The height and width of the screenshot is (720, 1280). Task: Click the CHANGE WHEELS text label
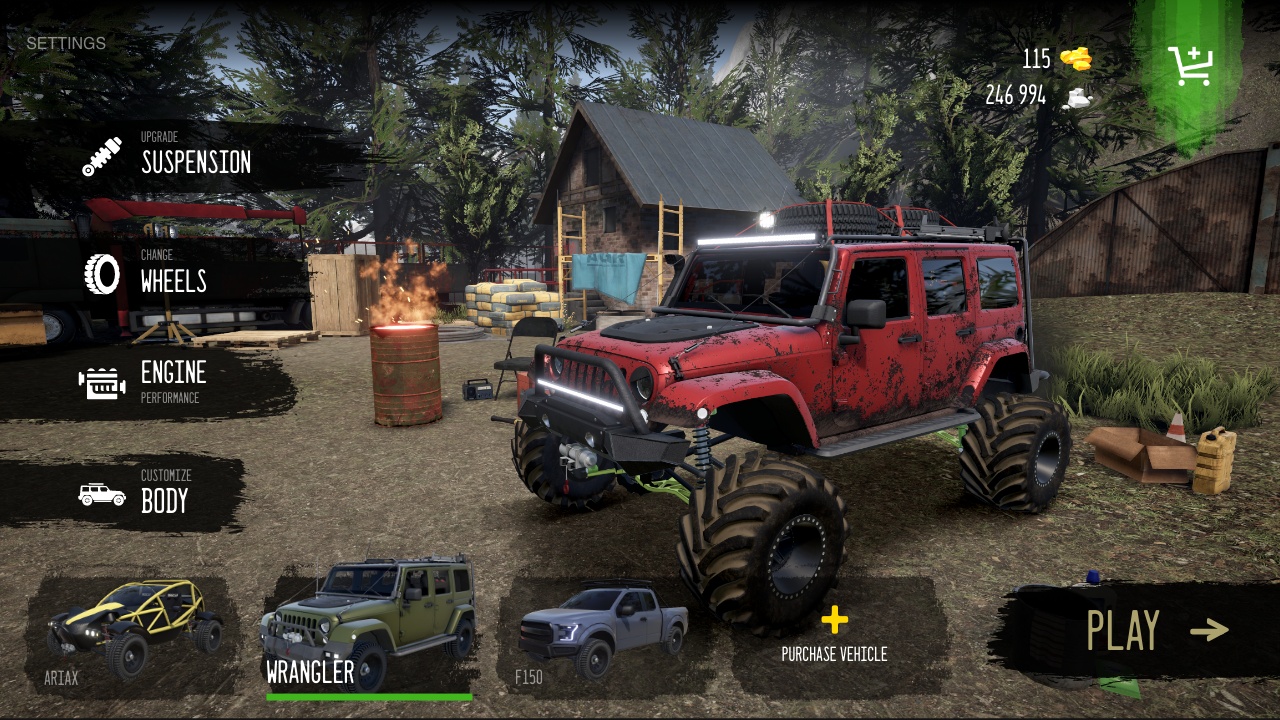(x=172, y=275)
